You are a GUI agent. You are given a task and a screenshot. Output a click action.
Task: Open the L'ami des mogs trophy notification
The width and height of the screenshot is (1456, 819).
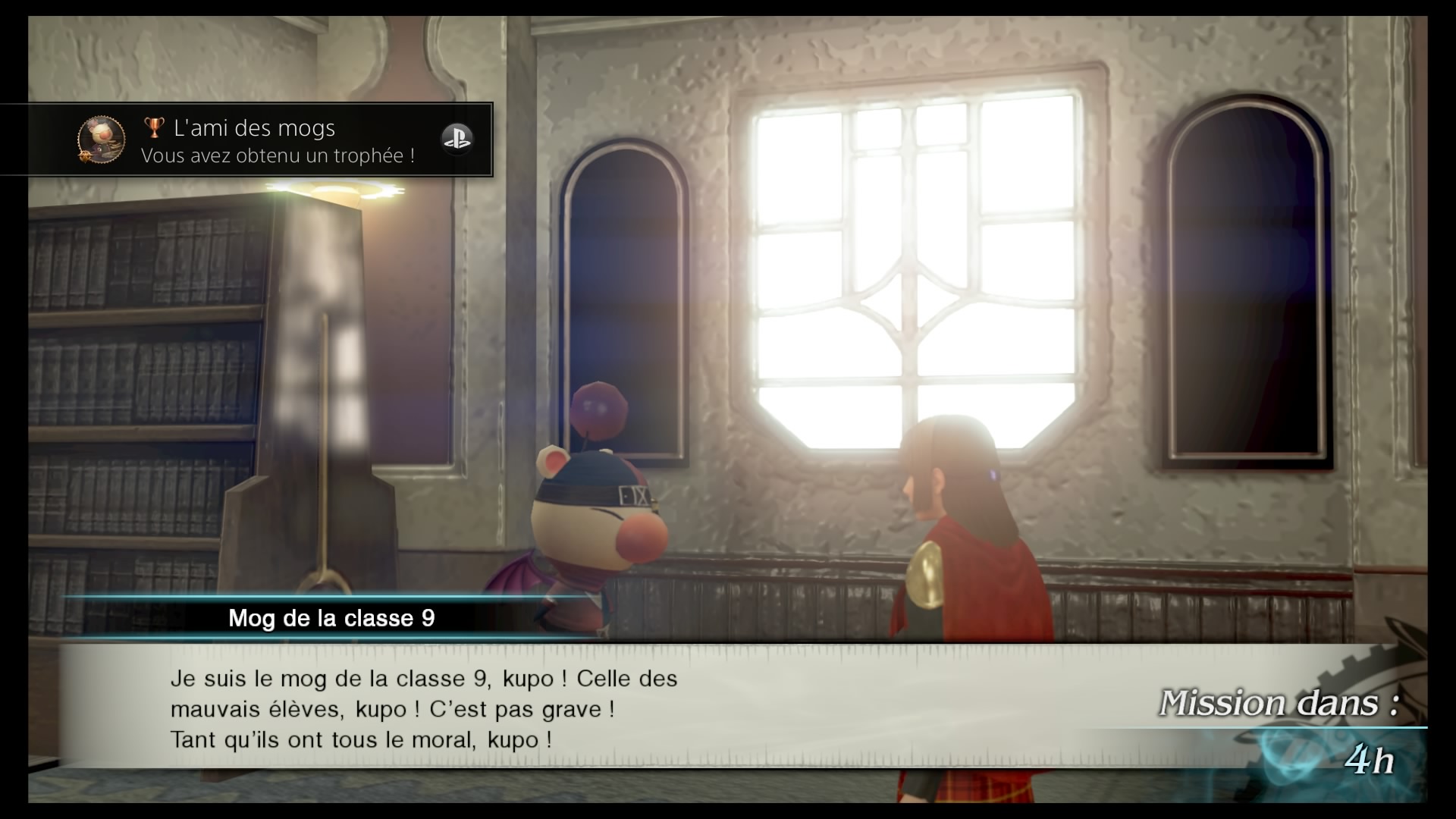pos(278,141)
